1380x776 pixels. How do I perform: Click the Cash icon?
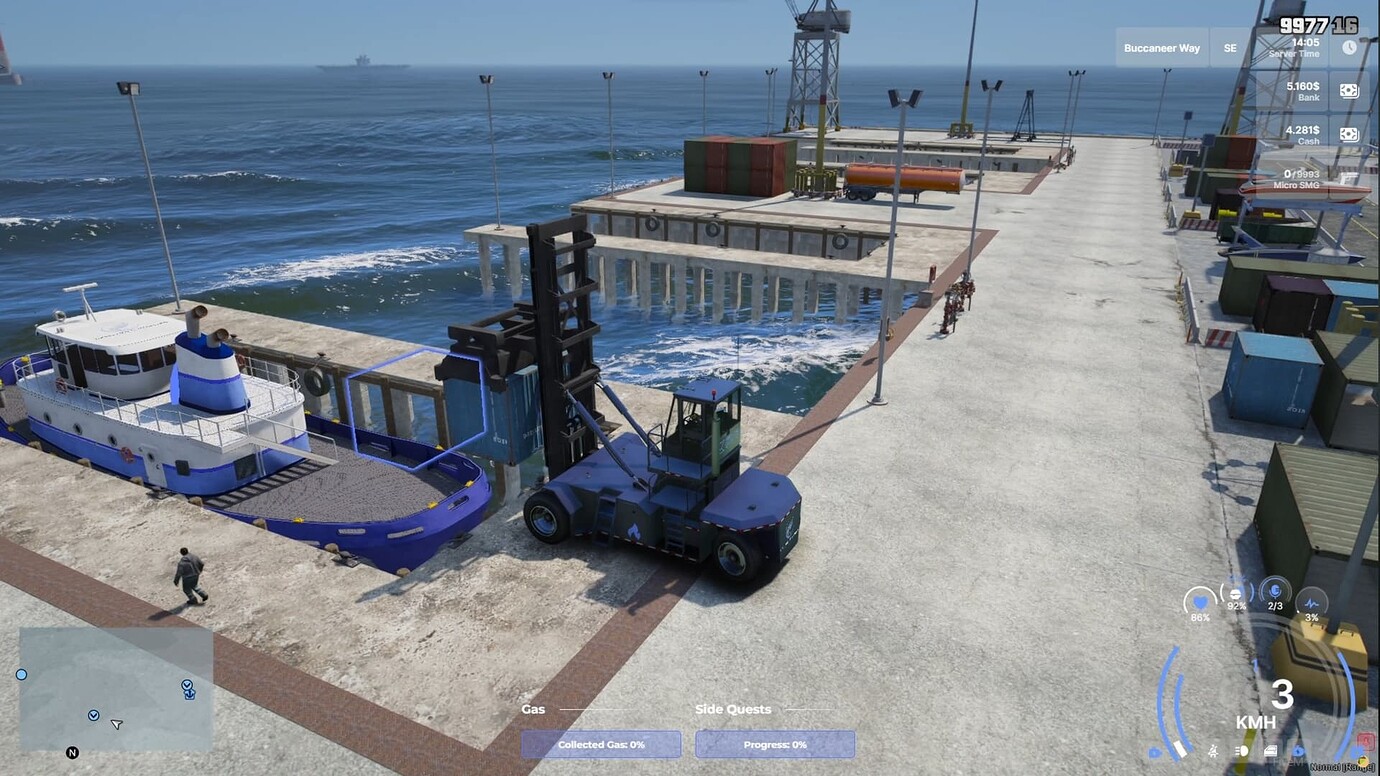1350,133
